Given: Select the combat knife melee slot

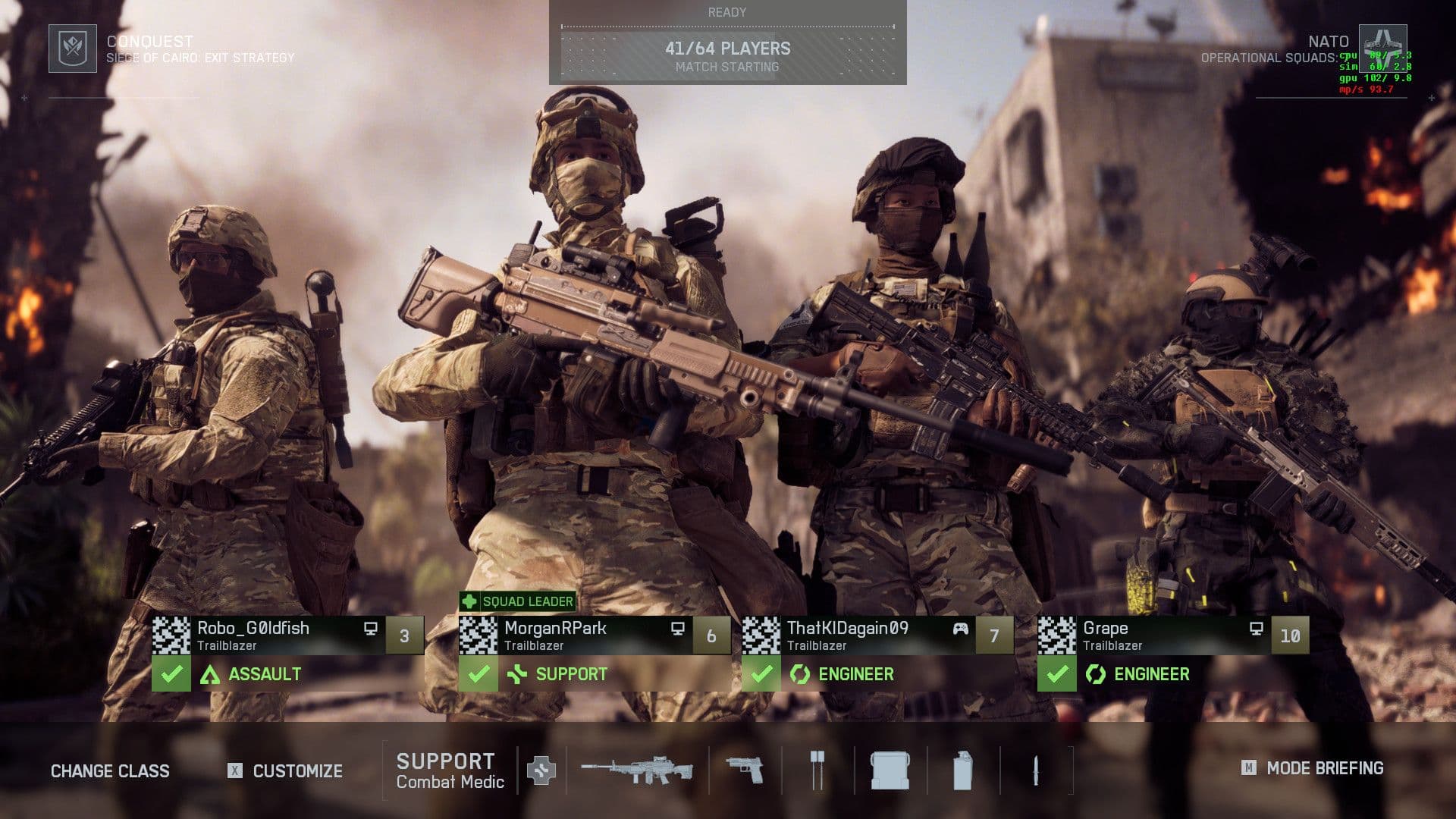Looking at the screenshot, I should click(1035, 770).
